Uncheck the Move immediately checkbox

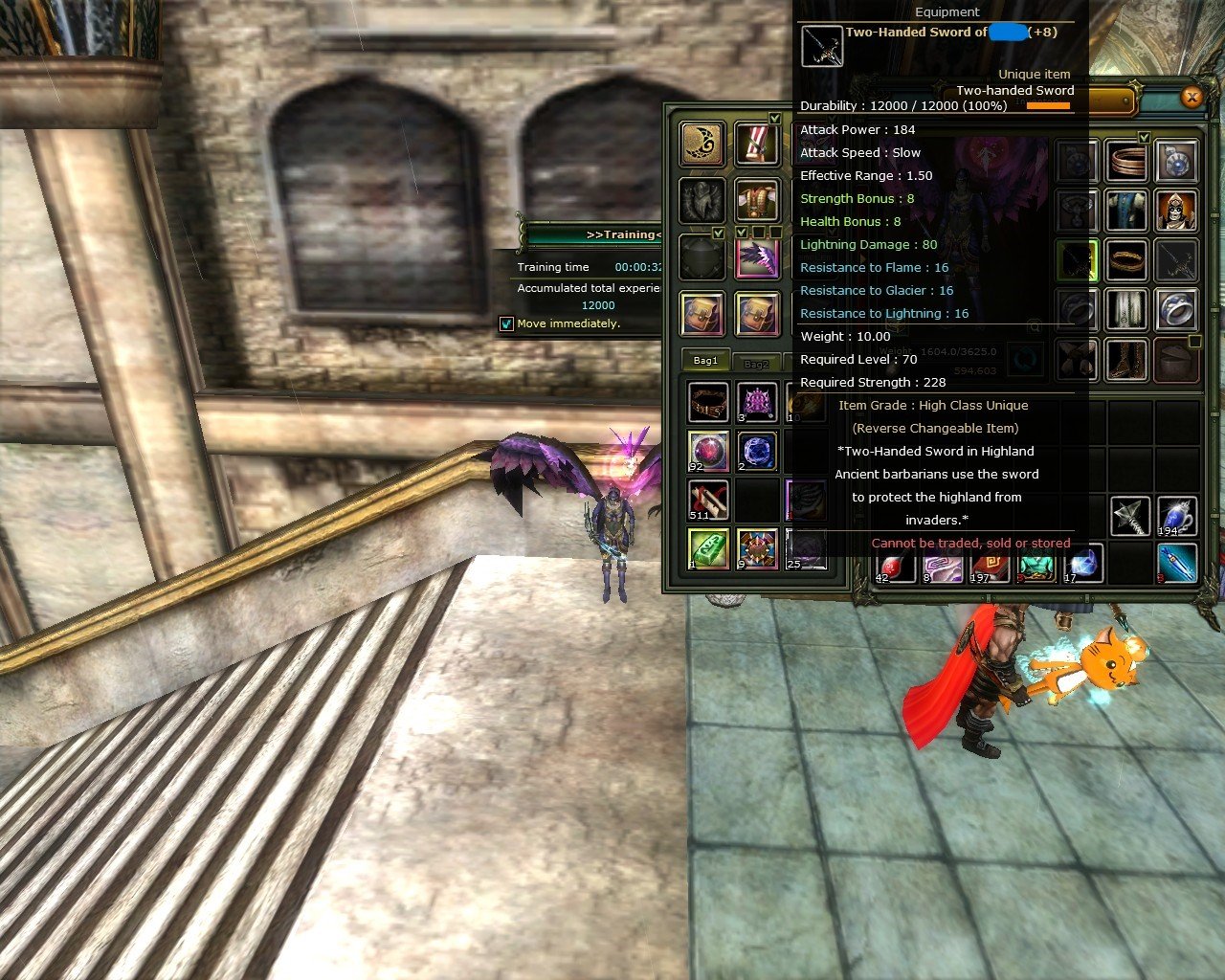507,323
